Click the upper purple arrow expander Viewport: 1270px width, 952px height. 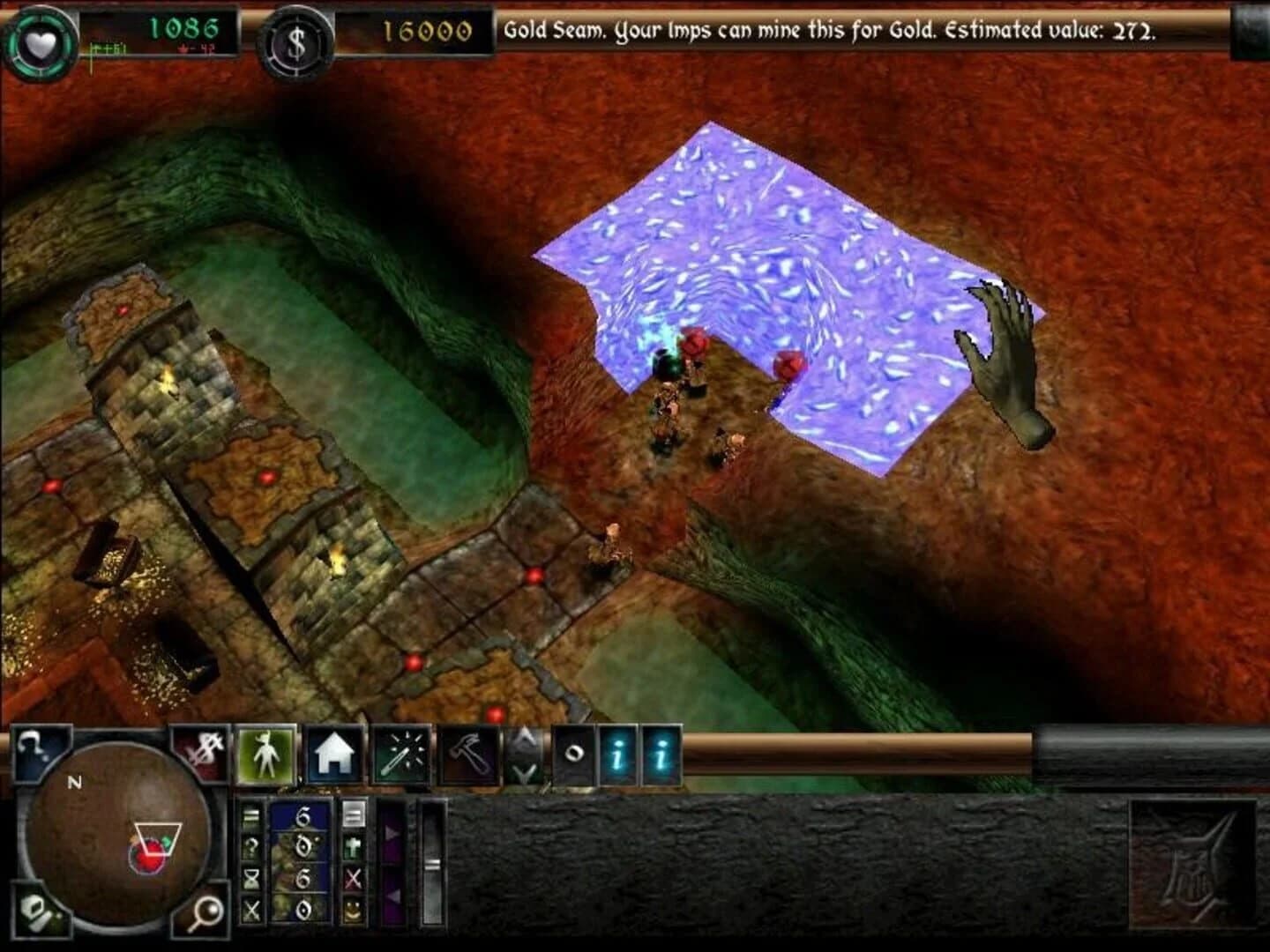click(391, 835)
